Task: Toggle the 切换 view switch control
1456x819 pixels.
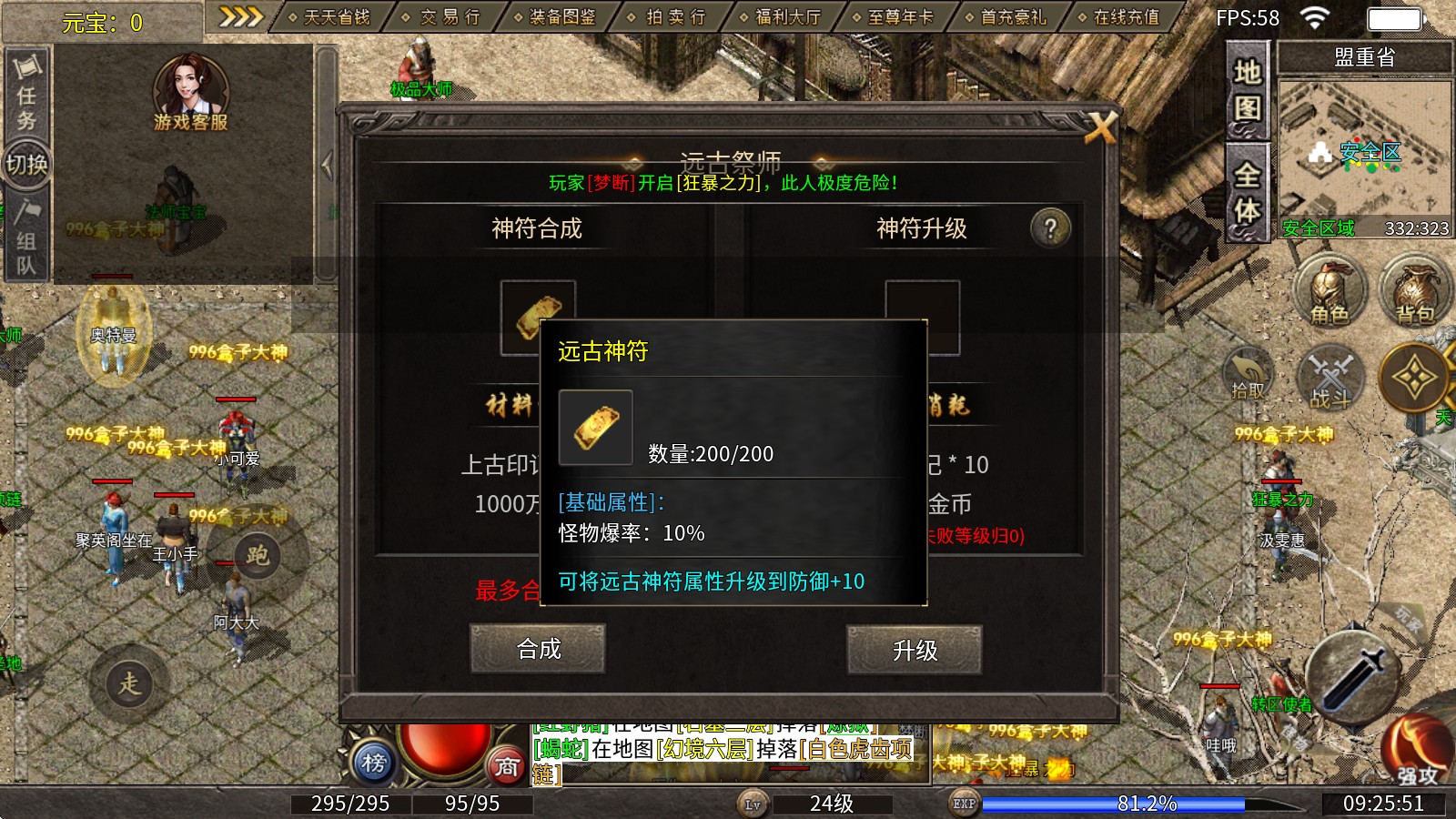Action: click(x=25, y=164)
